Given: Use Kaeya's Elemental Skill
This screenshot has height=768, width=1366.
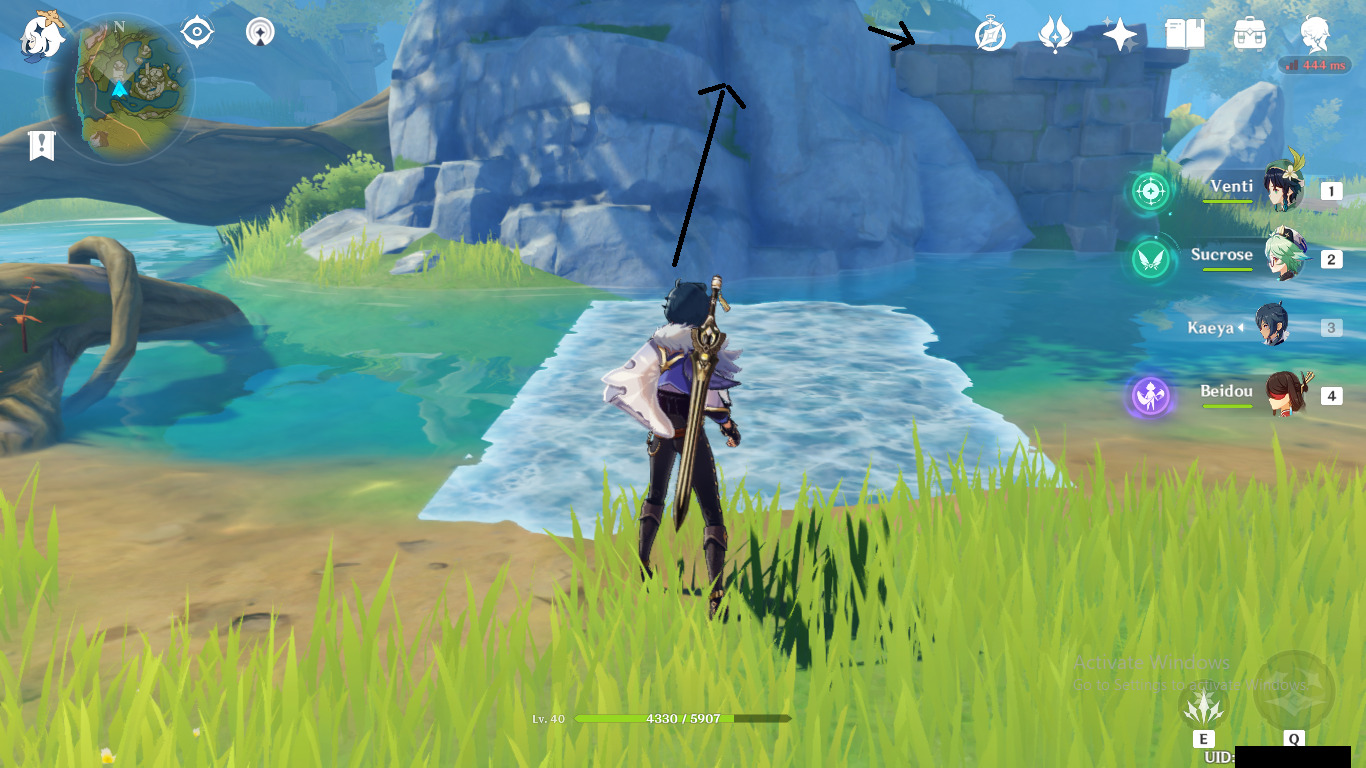Looking at the screenshot, I should [x=1202, y=707].
